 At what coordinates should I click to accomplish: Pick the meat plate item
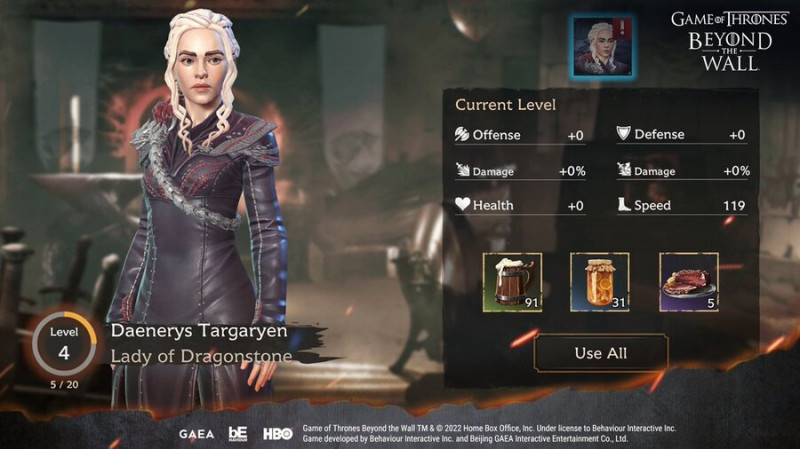coord(688,281)
